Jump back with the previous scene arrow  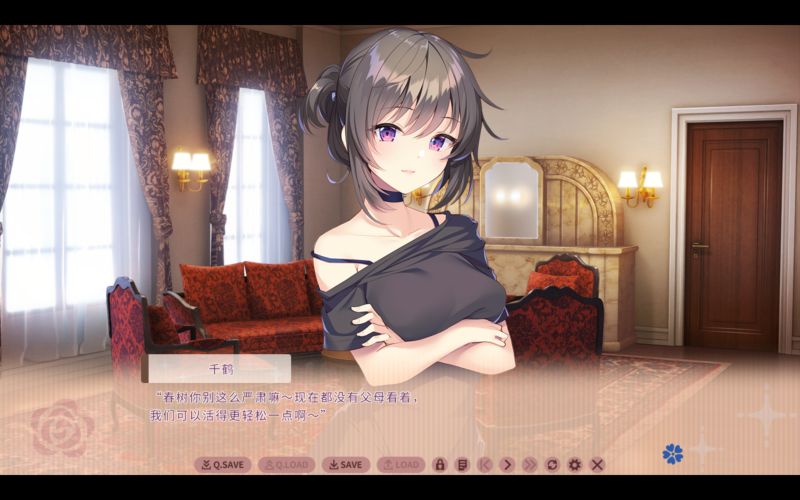(x=484, y=464)
